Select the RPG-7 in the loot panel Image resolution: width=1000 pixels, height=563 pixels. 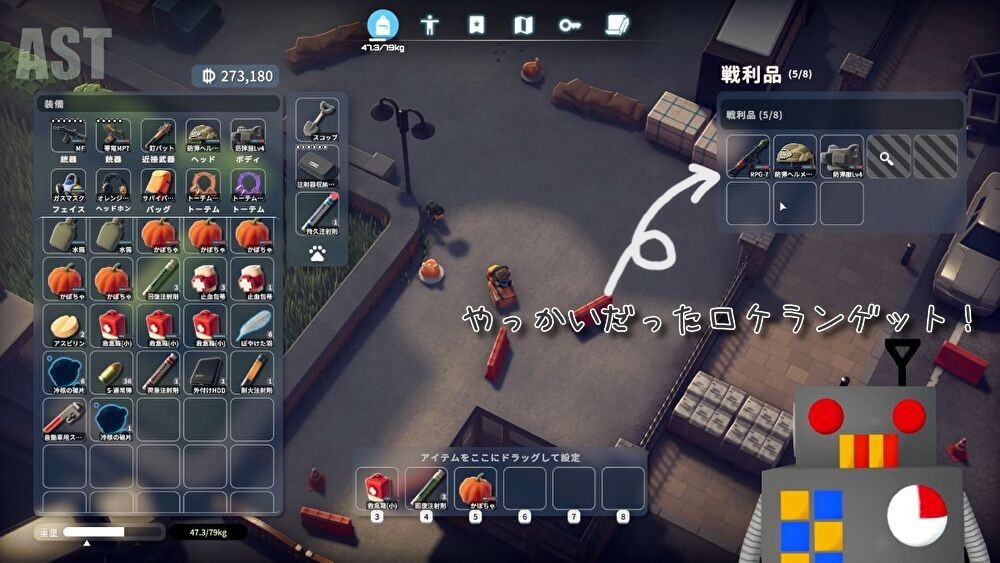[747, 158]
